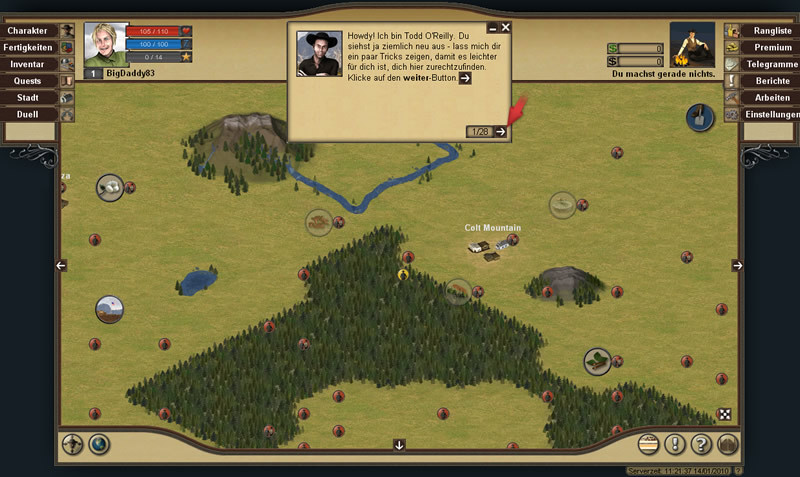
Task: Open the help question mark button
Action: pyautogui.click(x=701, y=445)
